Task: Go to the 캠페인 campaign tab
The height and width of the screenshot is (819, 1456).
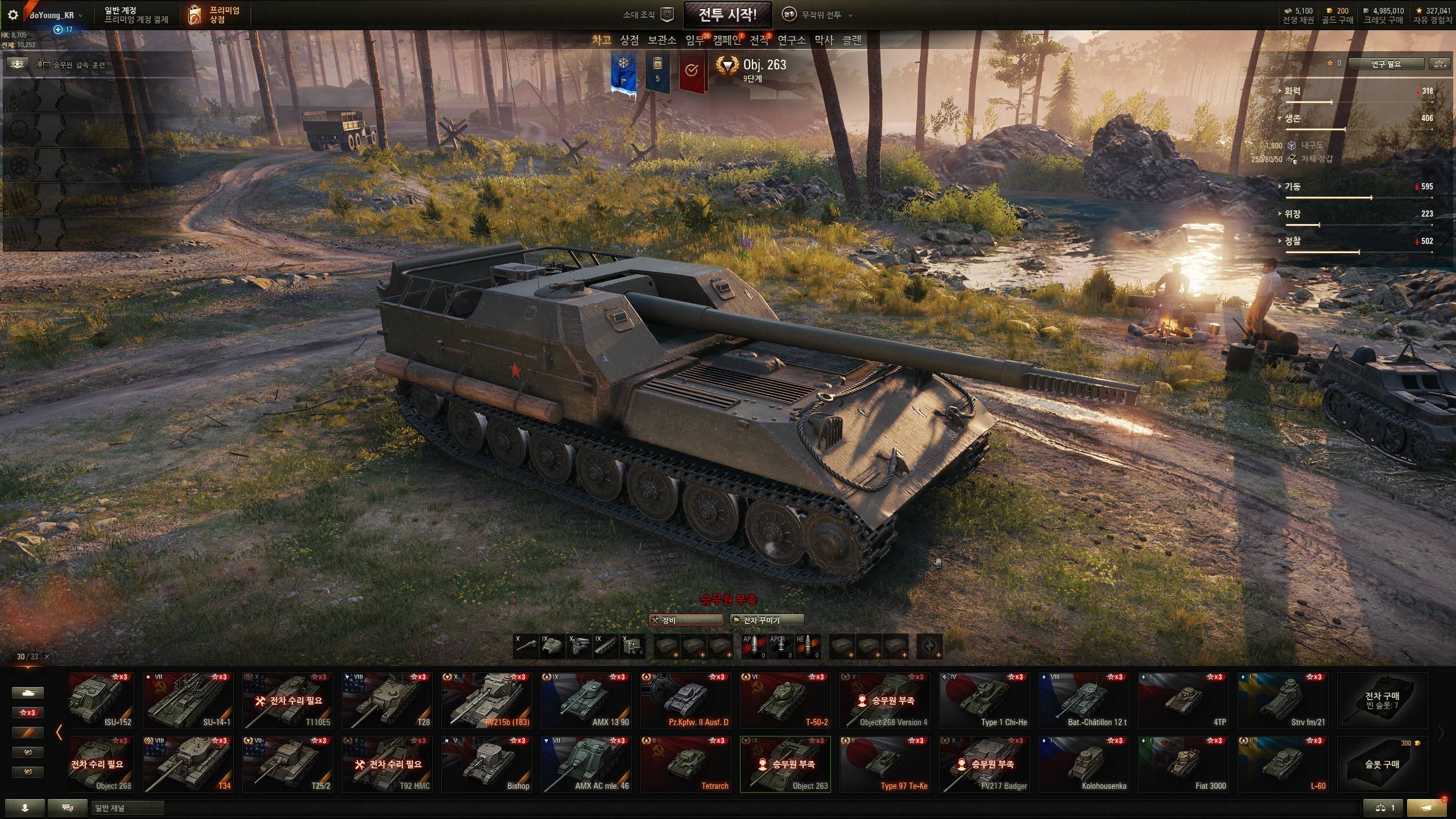Action: [x=727, y=40]
